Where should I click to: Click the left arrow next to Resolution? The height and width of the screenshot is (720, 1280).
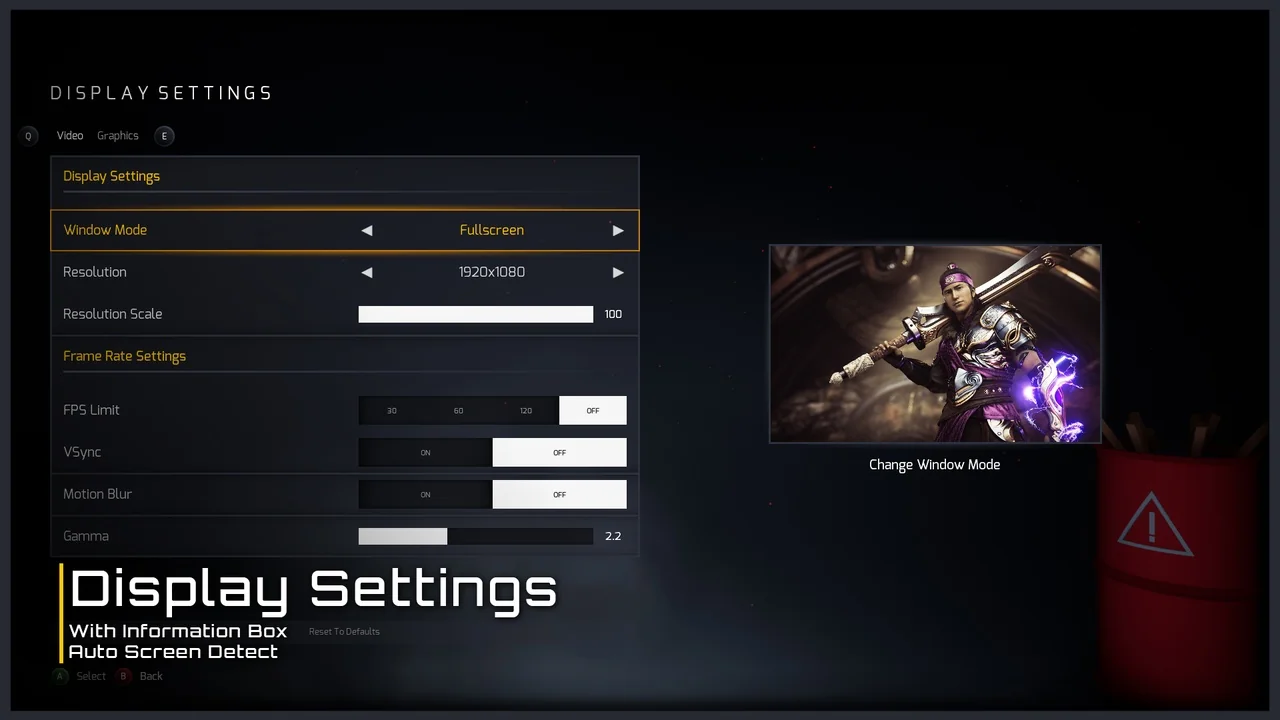[x=367, y=272]
